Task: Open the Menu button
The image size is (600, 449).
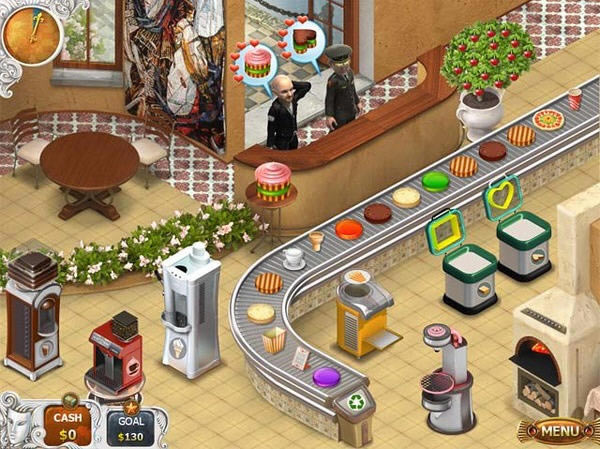Action: (554, 432)
